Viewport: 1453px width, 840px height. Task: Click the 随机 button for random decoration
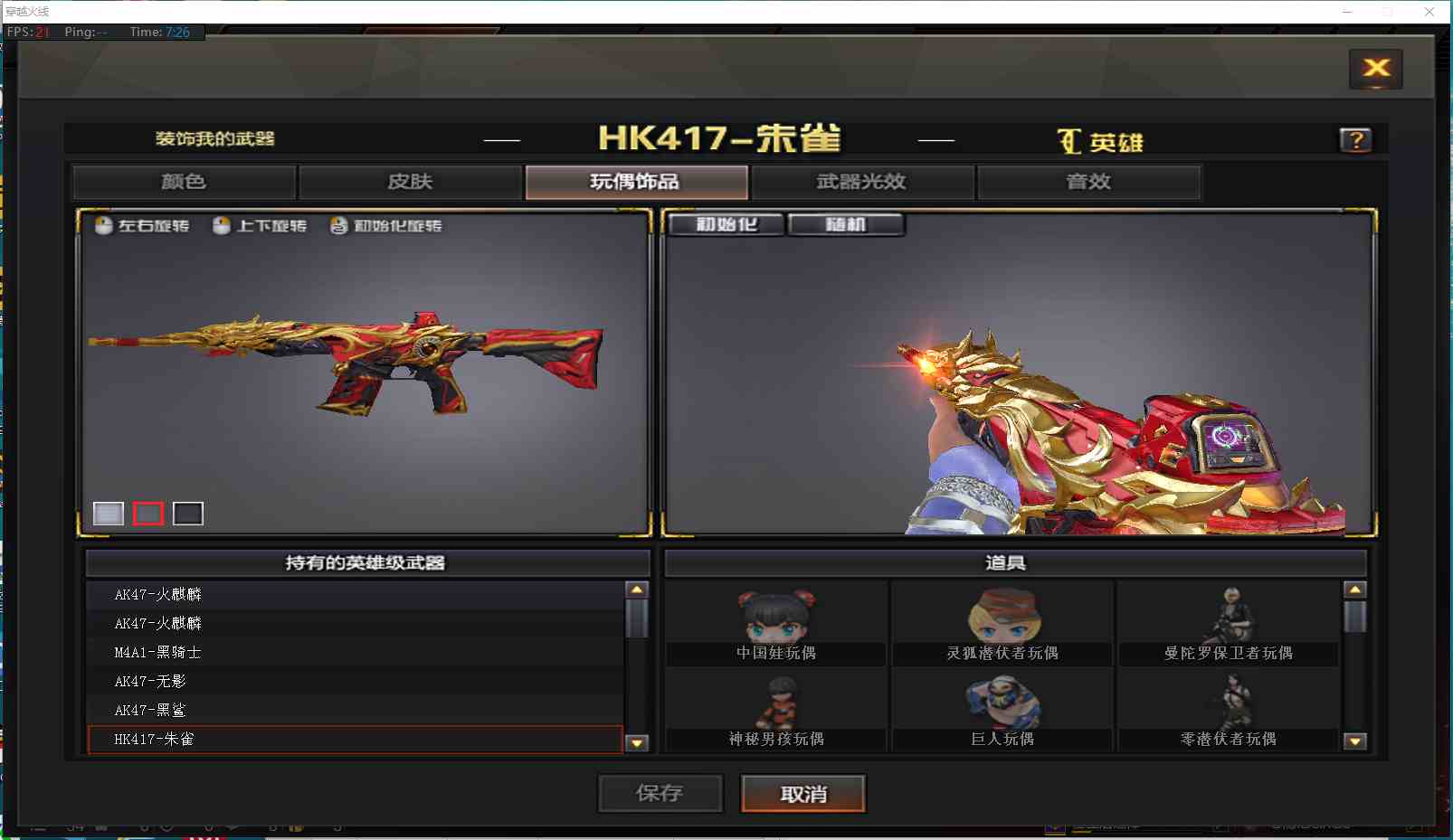click(847, 223)
